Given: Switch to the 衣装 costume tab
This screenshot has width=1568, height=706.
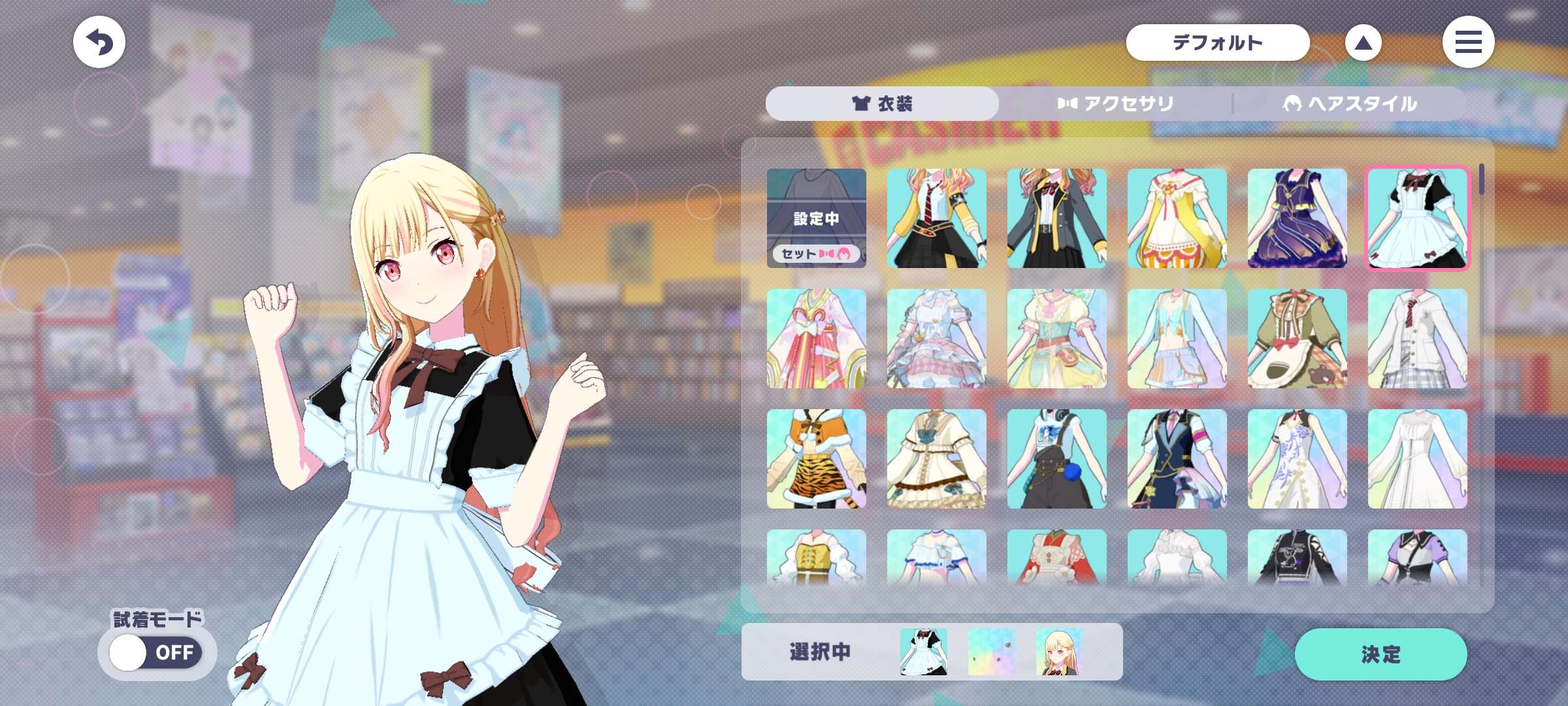Looking at the screenshot, I should click(x=882, y=104).
